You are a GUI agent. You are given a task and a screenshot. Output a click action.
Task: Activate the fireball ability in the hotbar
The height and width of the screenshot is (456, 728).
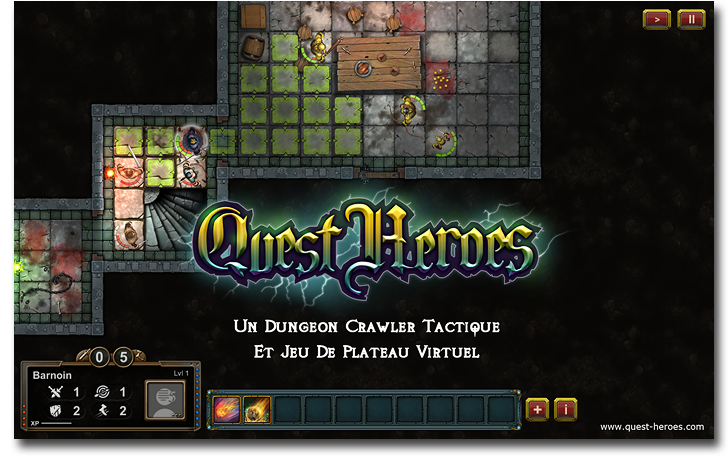point(226,409)
